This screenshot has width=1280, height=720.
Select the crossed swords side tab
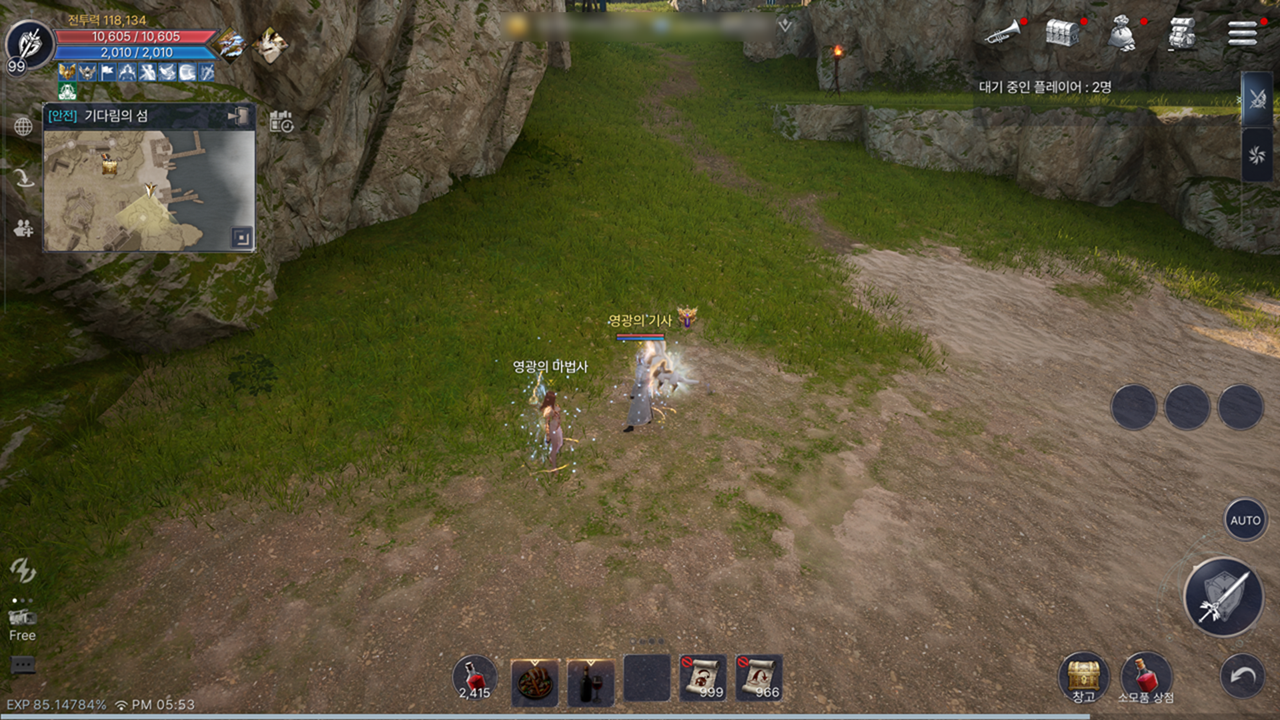1256,100
